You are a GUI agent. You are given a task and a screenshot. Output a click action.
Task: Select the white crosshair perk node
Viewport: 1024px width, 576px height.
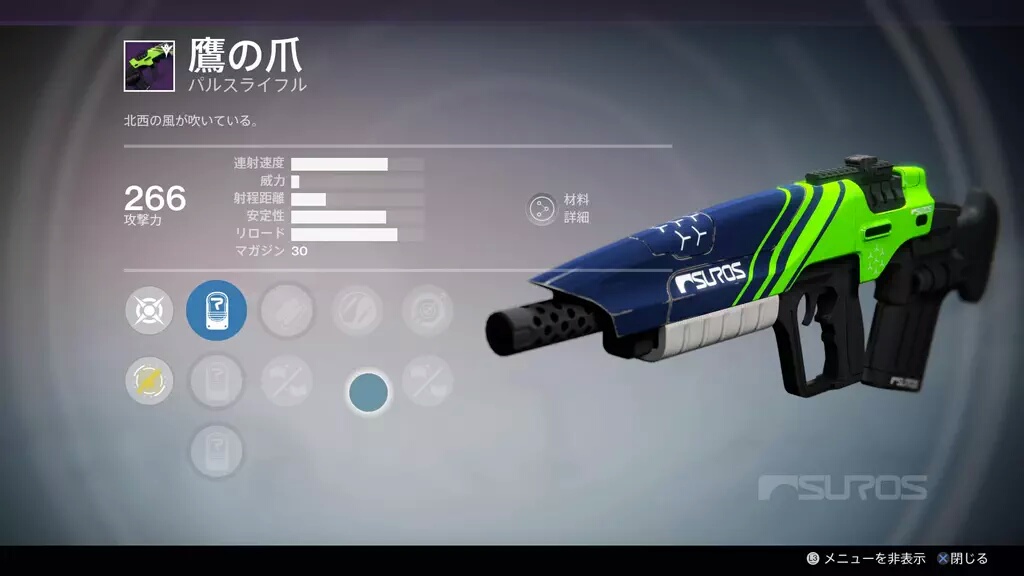tap(149, 311)
